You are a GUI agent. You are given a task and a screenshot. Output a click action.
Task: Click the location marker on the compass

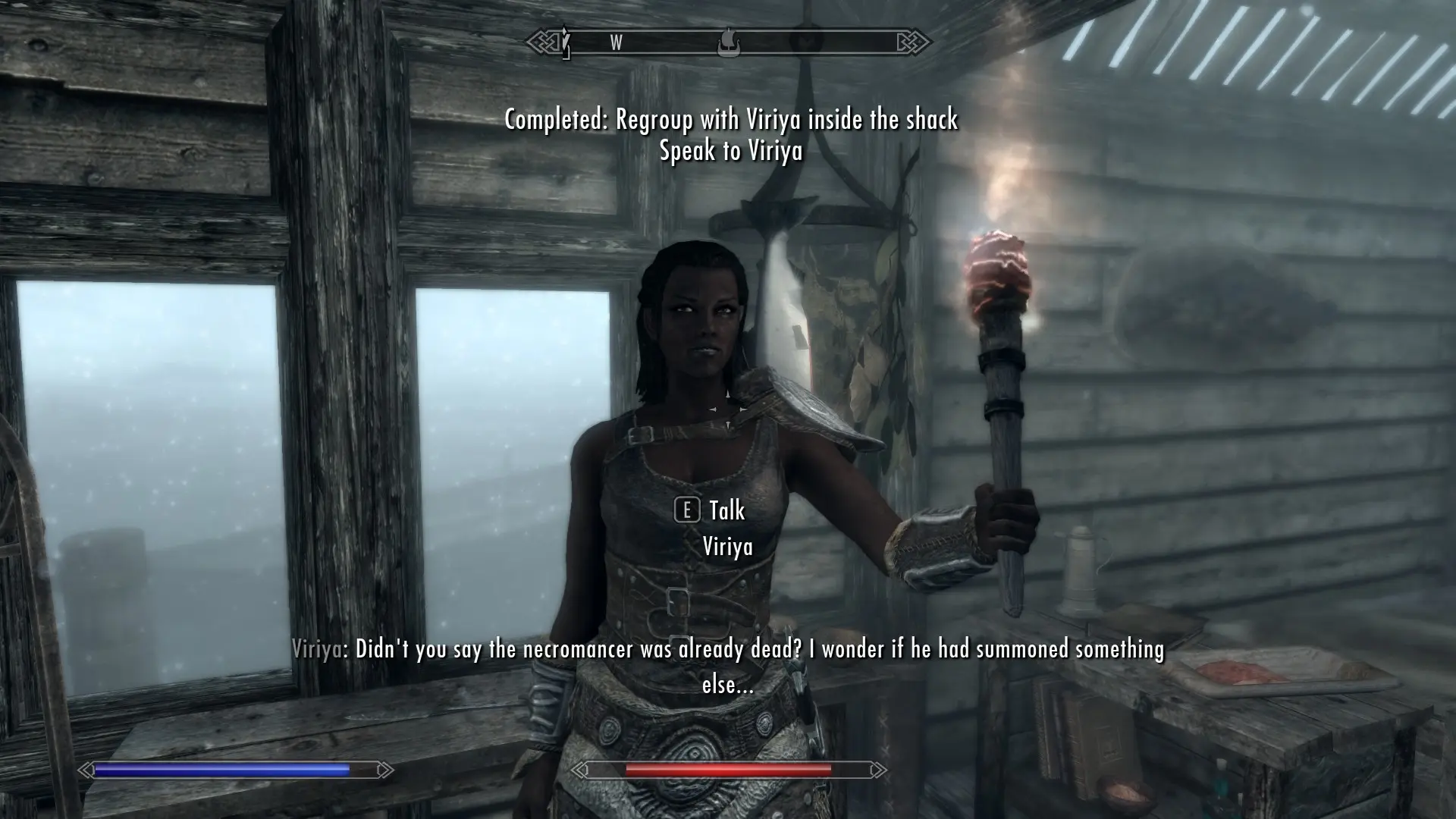tap(728, 42)
